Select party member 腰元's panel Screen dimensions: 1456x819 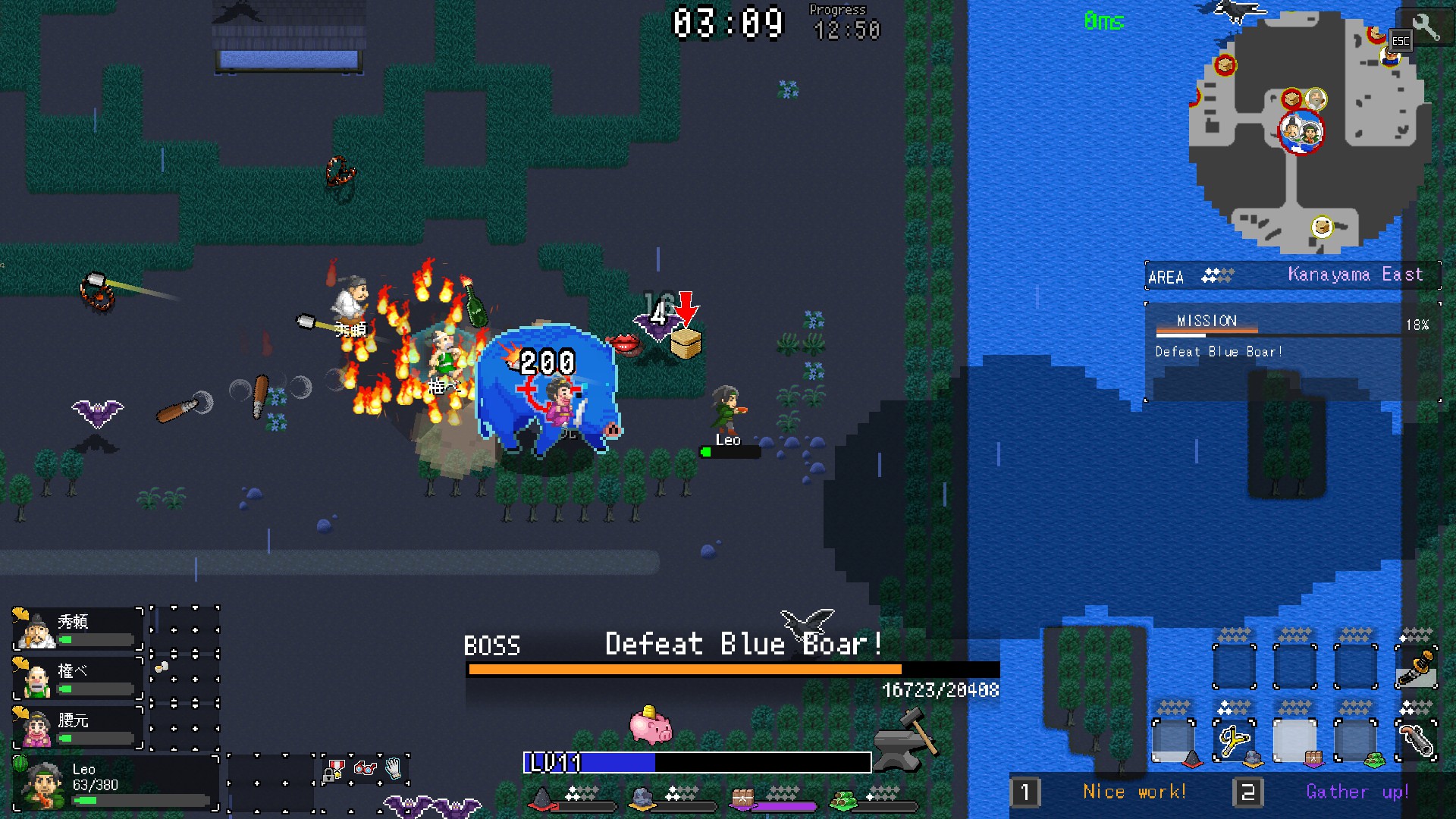click(77, 726)
